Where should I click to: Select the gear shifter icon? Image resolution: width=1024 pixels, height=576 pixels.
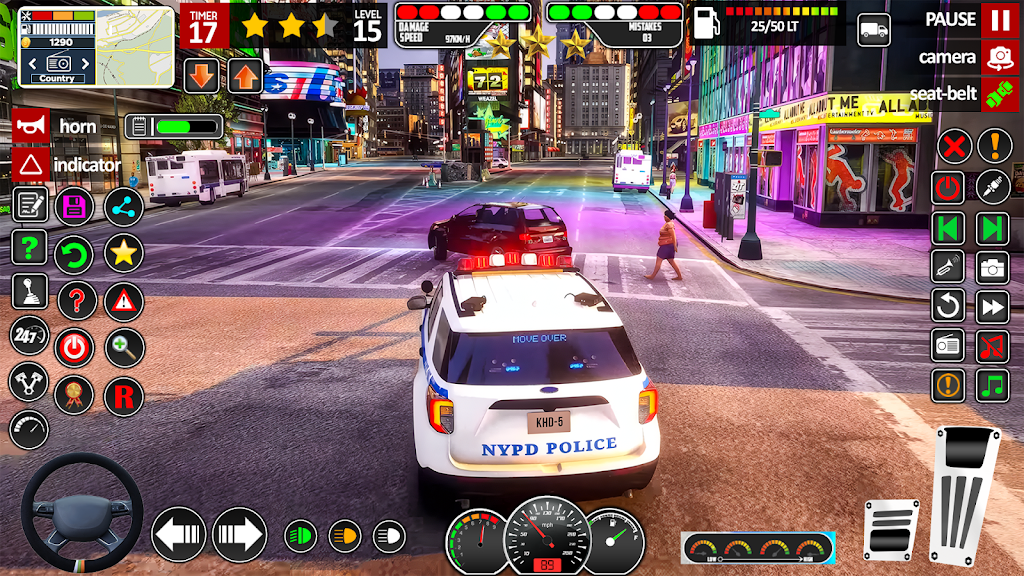30,291
